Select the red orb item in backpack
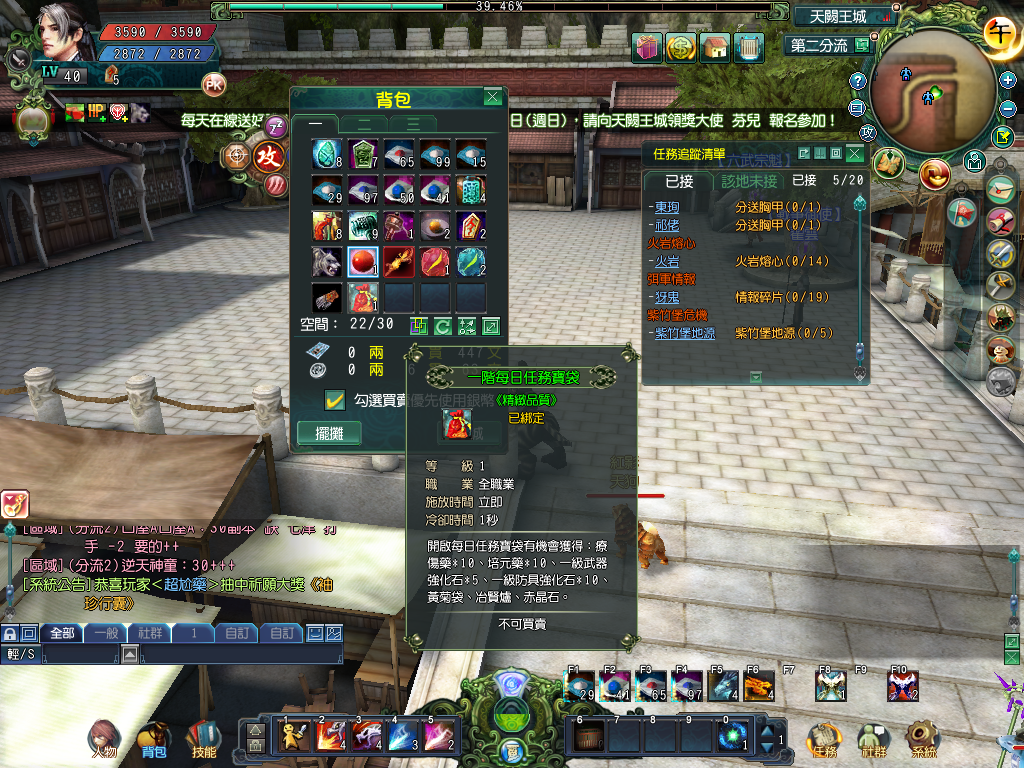 coord(364,264)
